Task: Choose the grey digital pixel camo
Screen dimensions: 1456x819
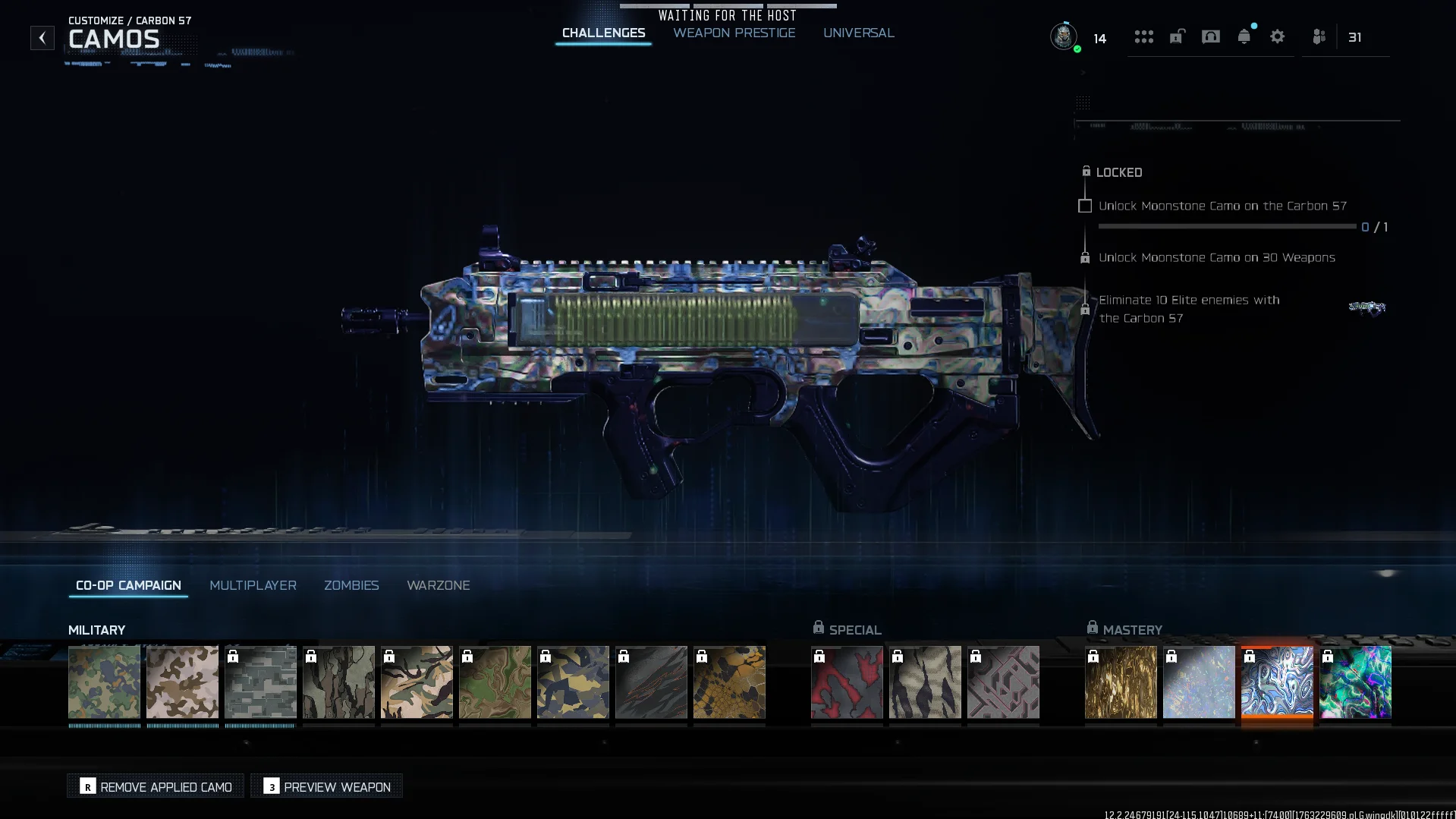Action: point(260,682)
